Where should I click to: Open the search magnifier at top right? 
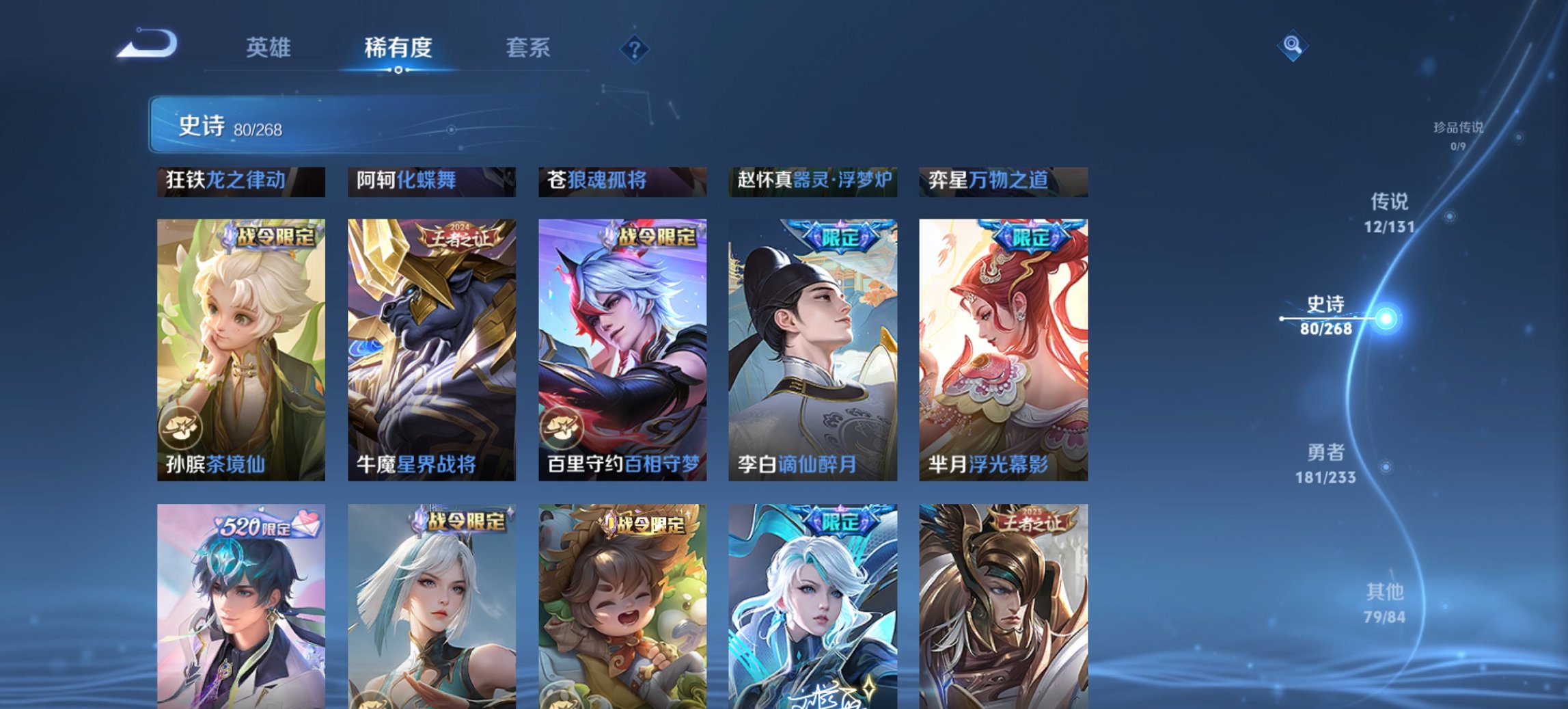coord(1291,46)
